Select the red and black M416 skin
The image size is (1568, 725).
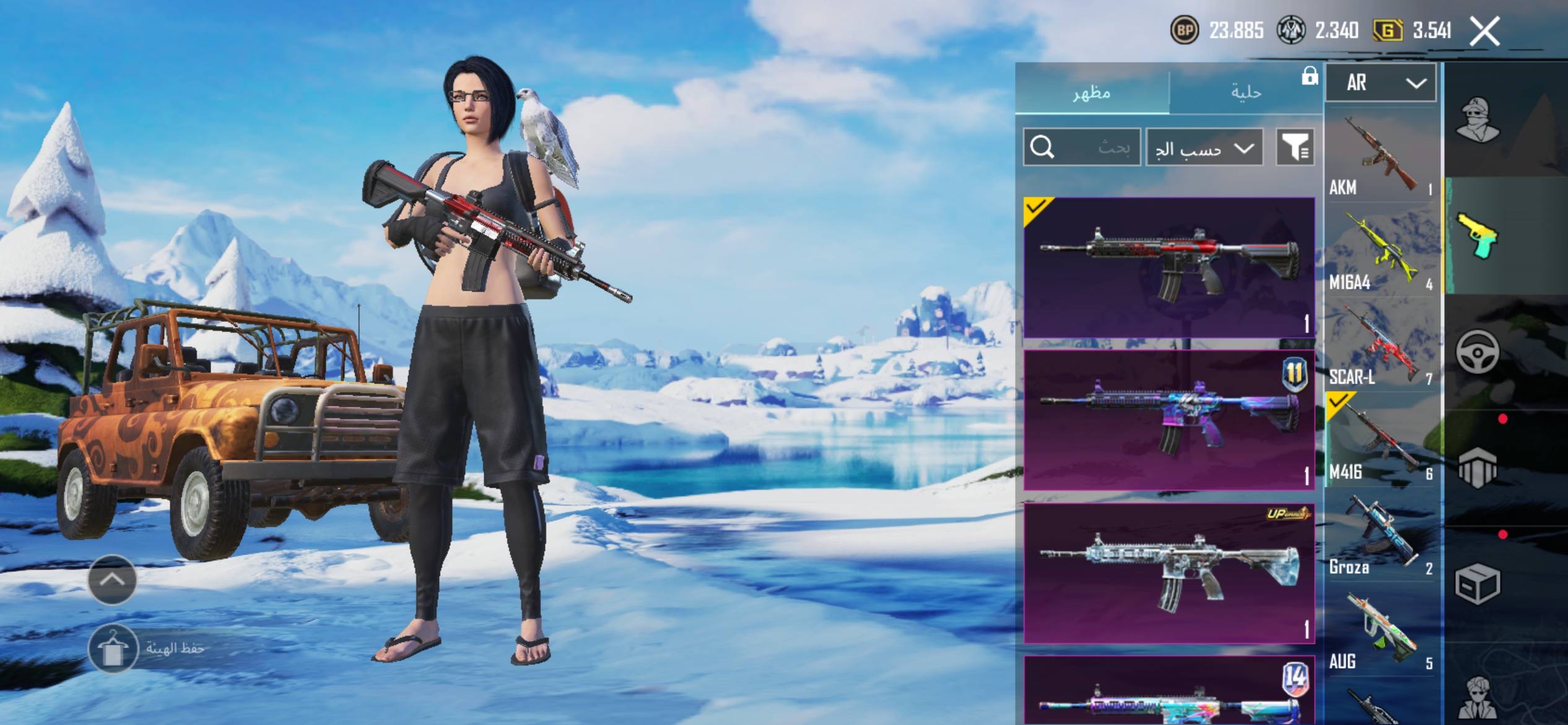click(x=1169, y=268)
